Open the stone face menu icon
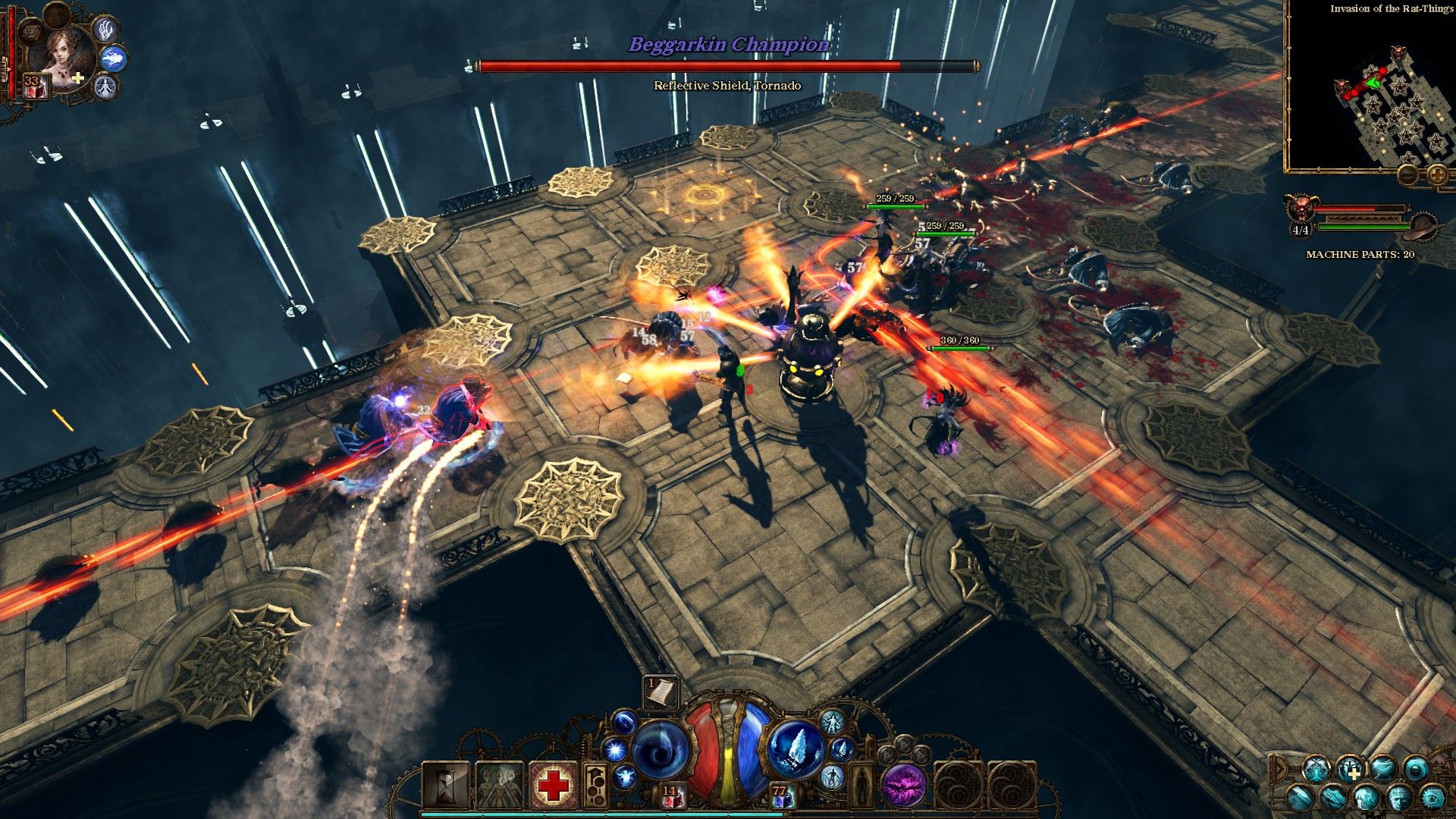Image resolution: width=1456 pixels, height=819 pixels. coord(1398,798)
